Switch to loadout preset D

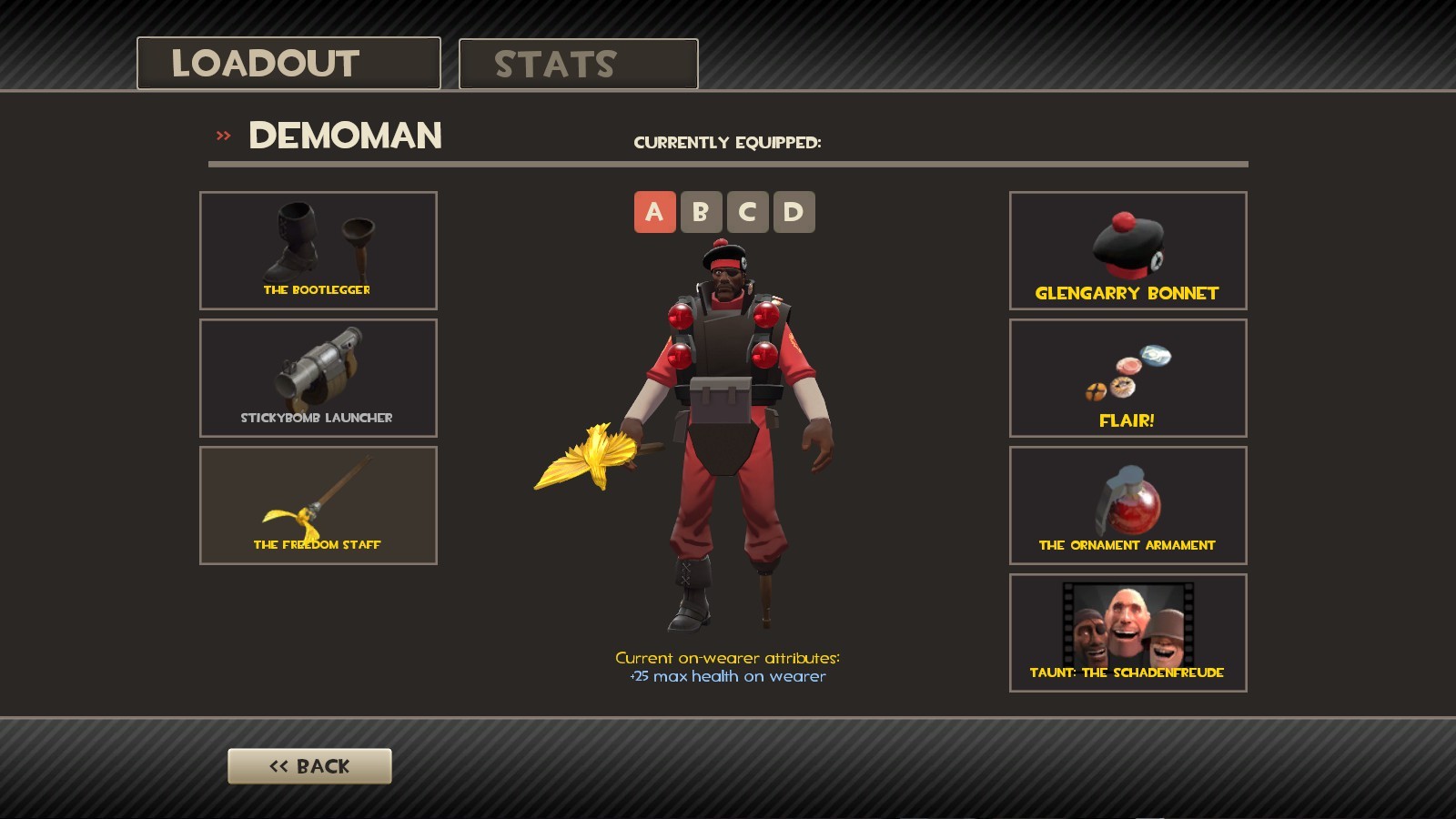coord(795,211)
